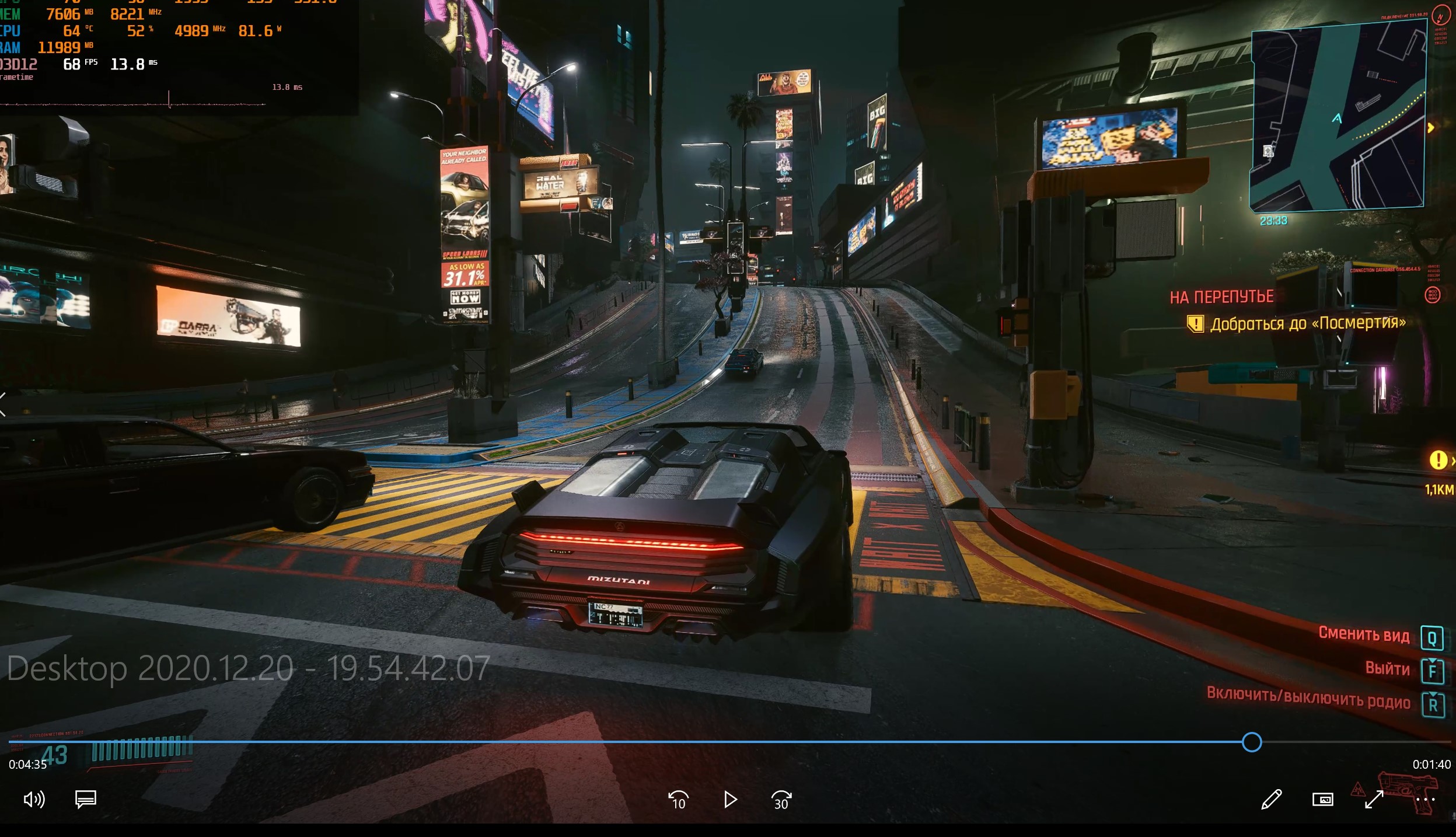Open the more options ellipsis

click(x=1425, y=800)
